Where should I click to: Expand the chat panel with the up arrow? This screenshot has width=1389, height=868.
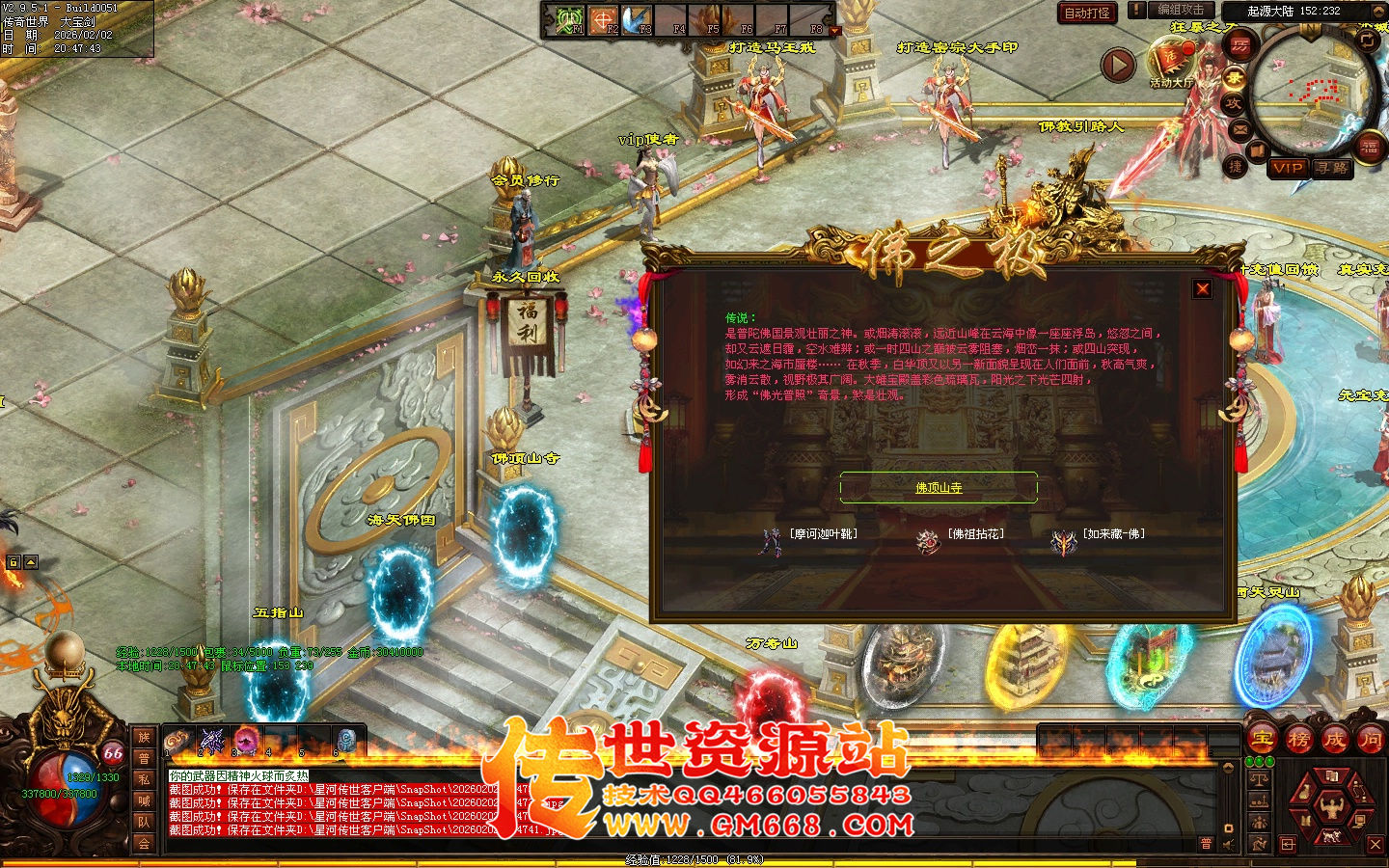click(x=1228, y=768)
